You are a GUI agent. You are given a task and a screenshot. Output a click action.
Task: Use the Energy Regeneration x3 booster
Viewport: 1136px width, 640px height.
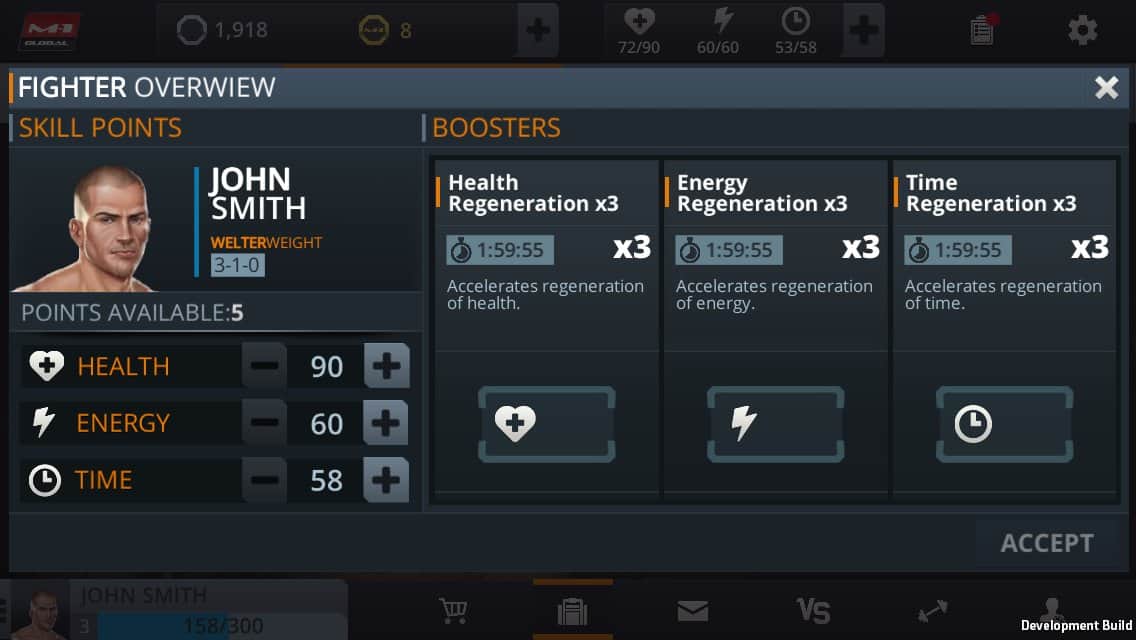point(775,424)
